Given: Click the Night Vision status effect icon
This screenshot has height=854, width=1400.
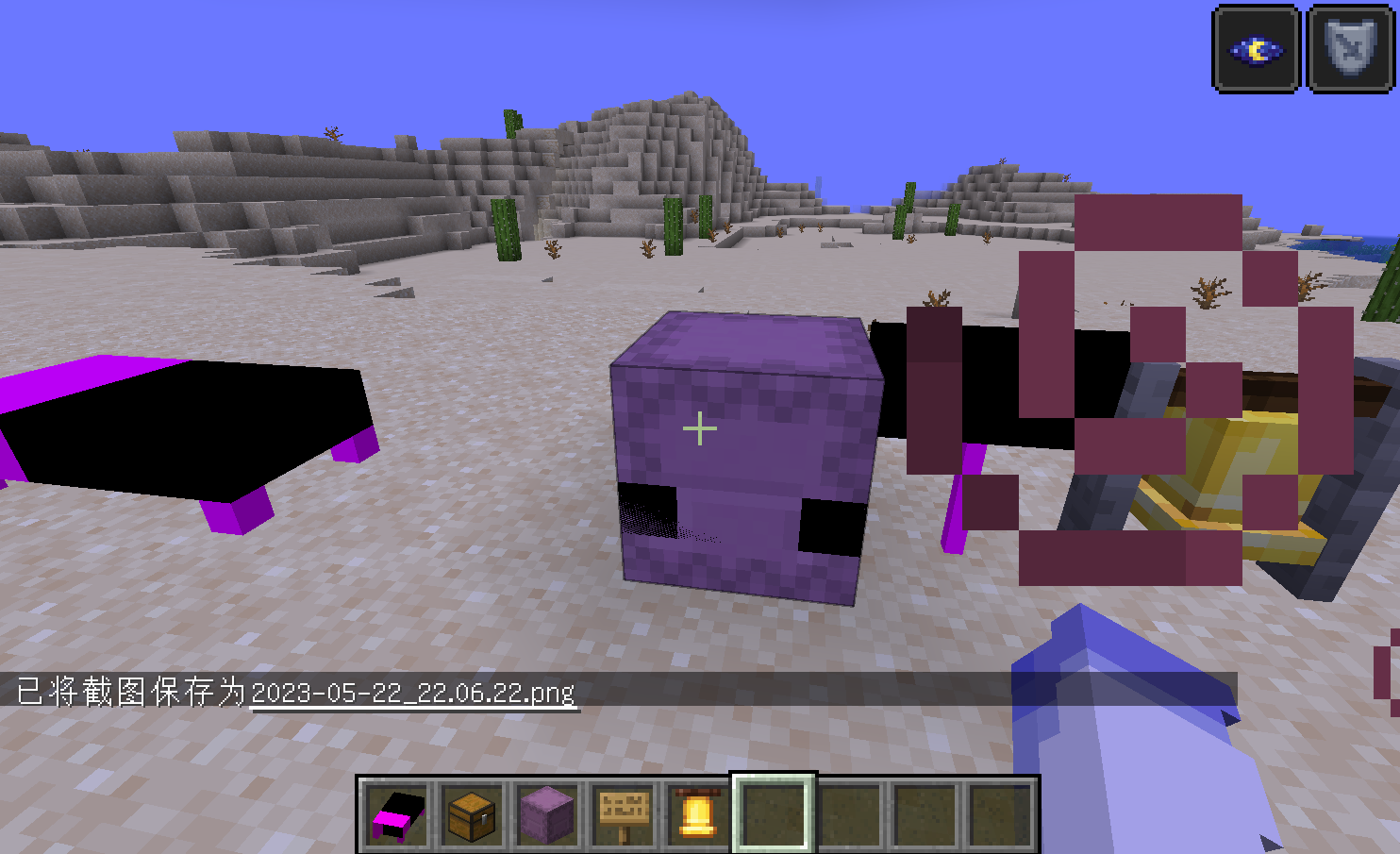Looking at the screenshot, I should pos(1256,46).
